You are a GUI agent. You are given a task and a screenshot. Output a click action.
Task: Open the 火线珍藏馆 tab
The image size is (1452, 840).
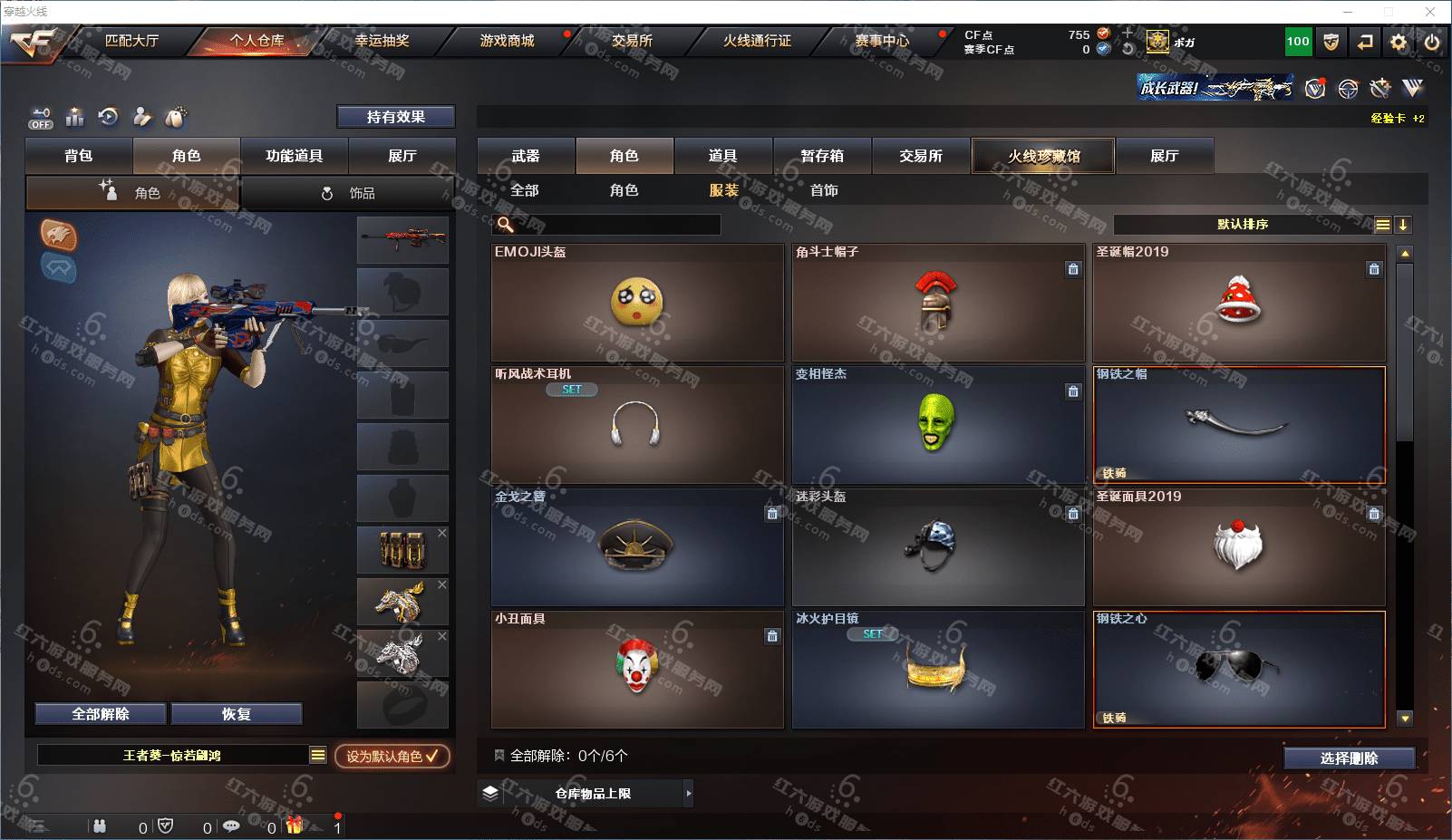coord(1043,156)
